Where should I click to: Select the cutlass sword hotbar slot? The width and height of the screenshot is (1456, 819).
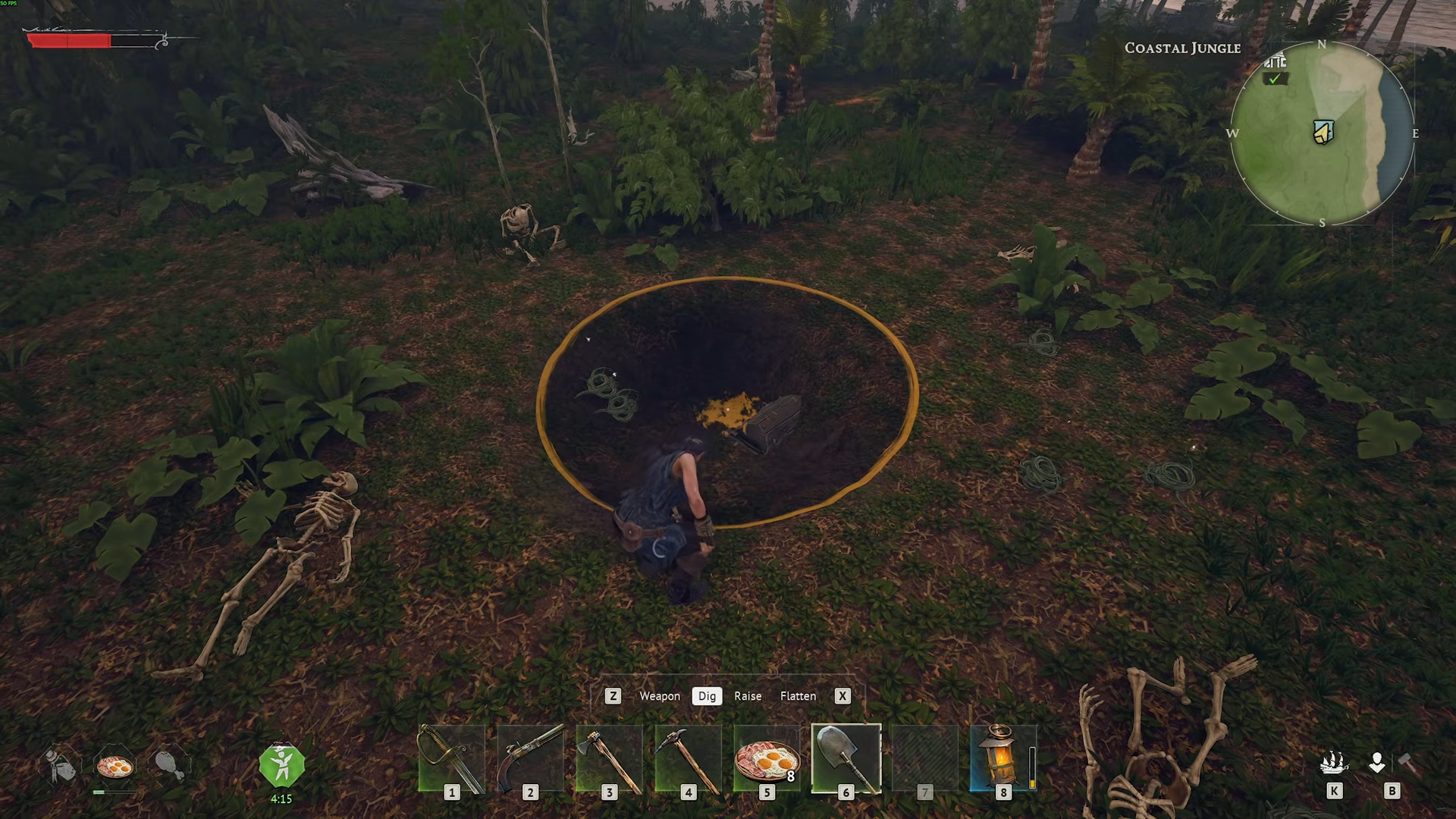[452, 759]
